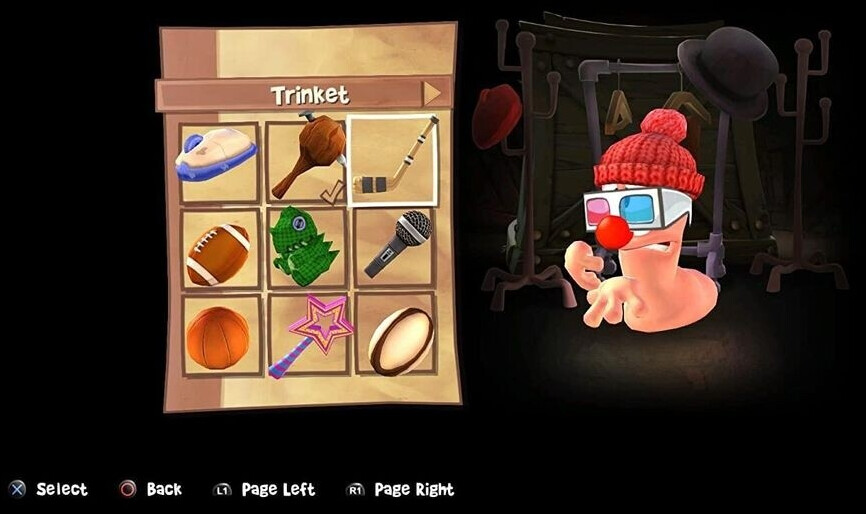Choose the pink star wand trinket

308,334
